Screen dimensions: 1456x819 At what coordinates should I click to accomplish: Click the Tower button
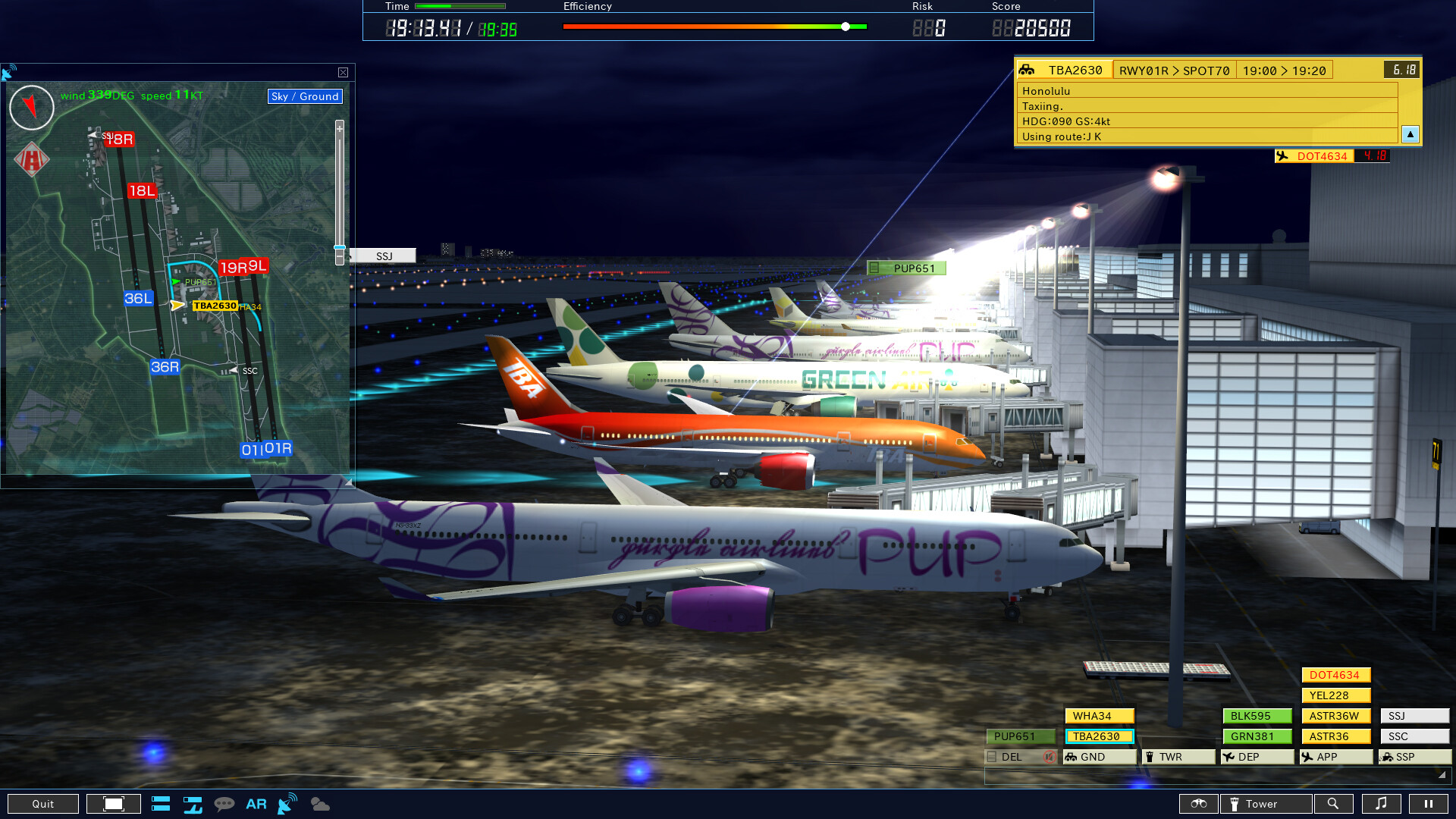click(1265, 804)
